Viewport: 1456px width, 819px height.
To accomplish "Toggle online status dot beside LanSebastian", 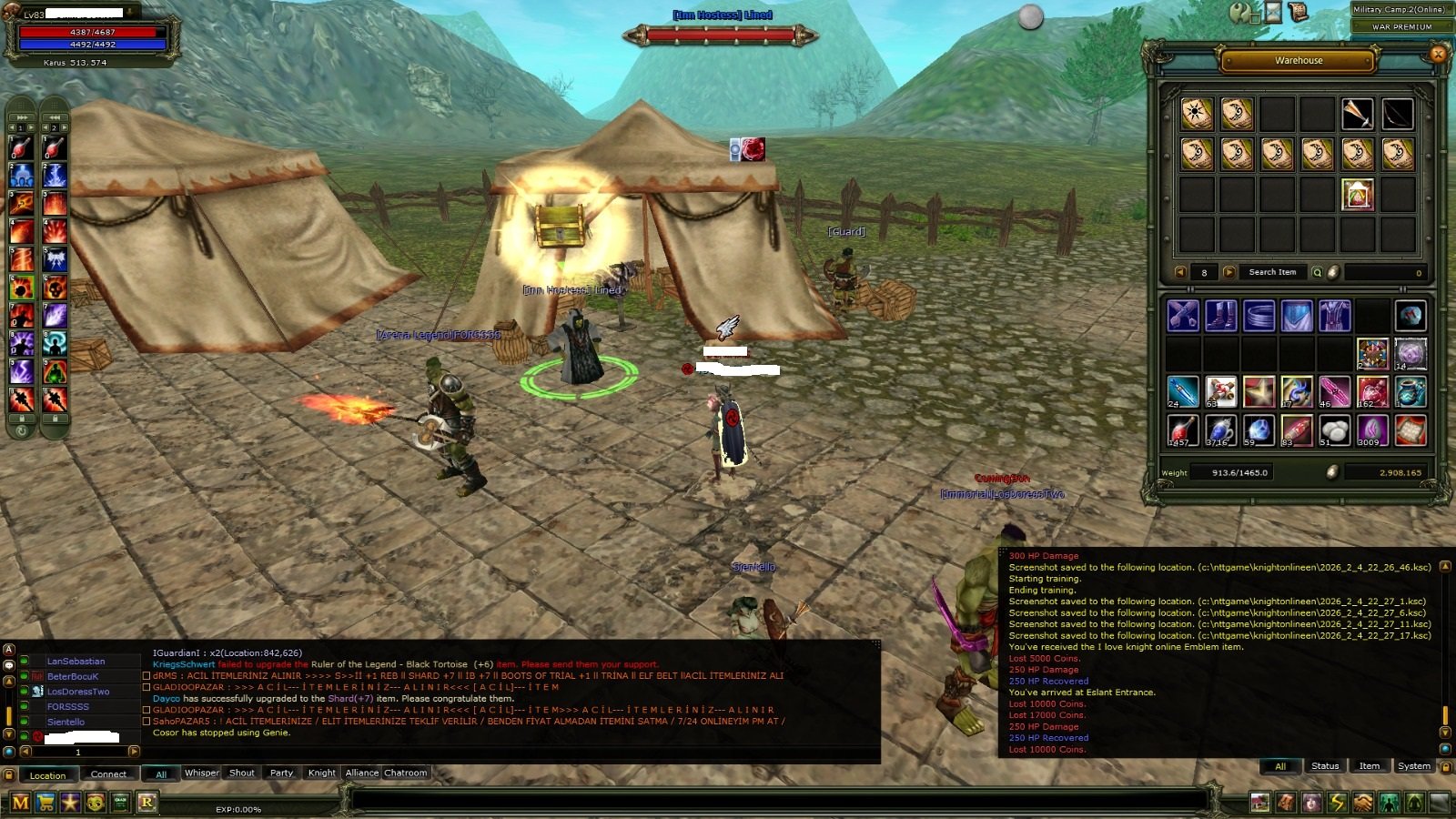I will (x=25, y=662).
